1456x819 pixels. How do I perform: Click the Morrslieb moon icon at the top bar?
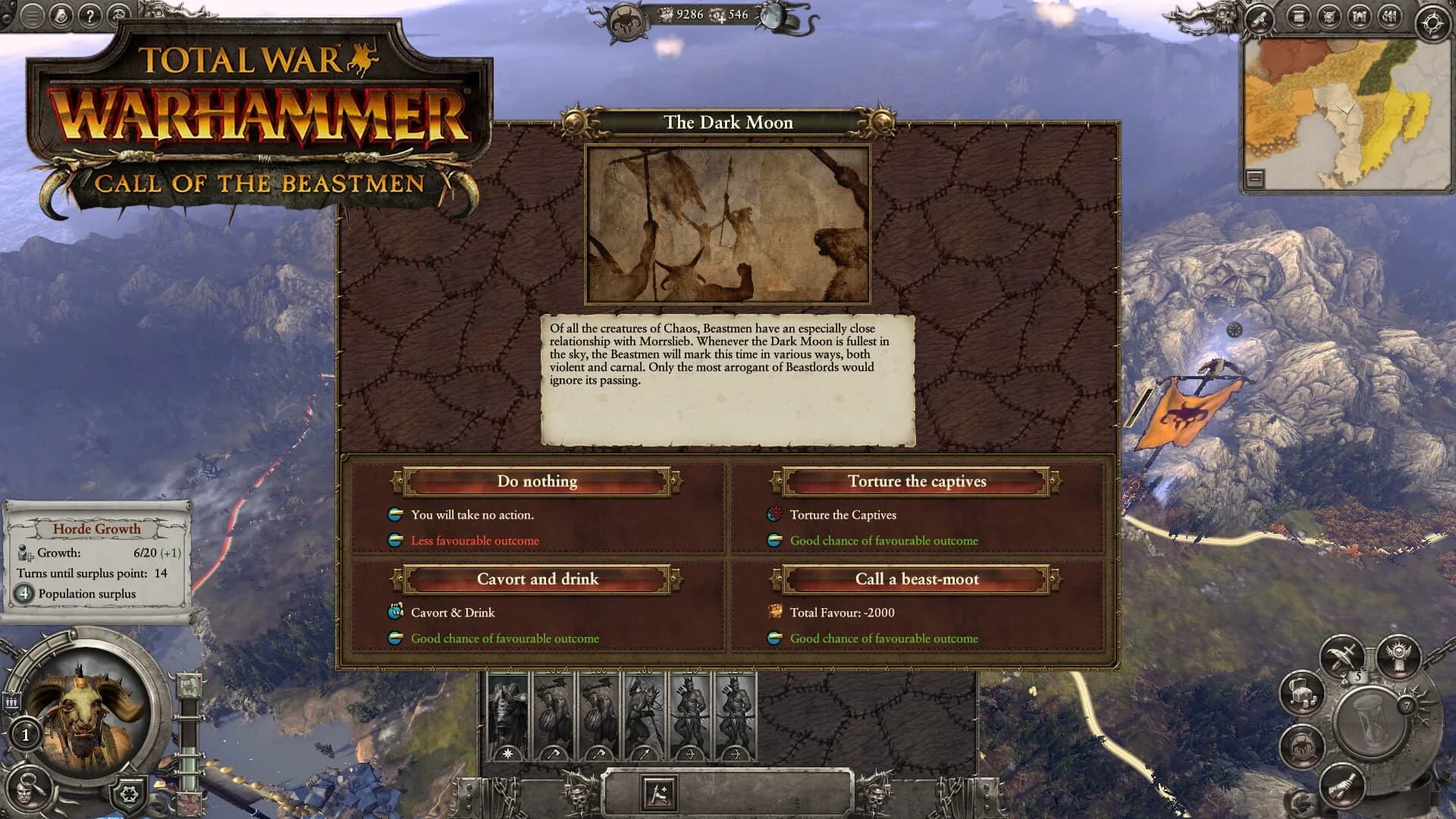point(773,15)
